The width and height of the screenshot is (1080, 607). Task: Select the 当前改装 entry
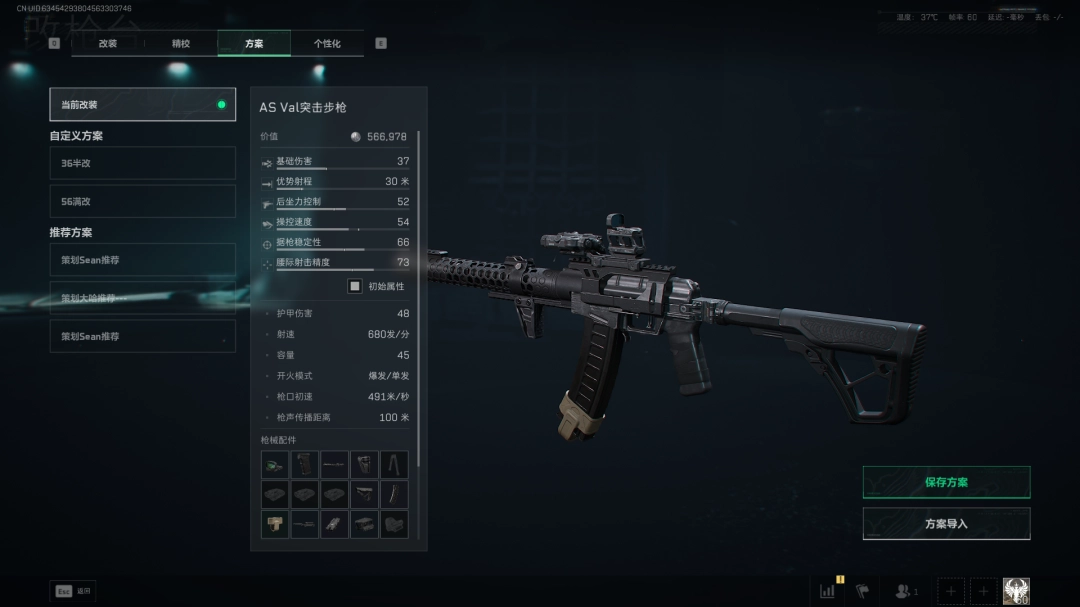(x=142, y=104)
